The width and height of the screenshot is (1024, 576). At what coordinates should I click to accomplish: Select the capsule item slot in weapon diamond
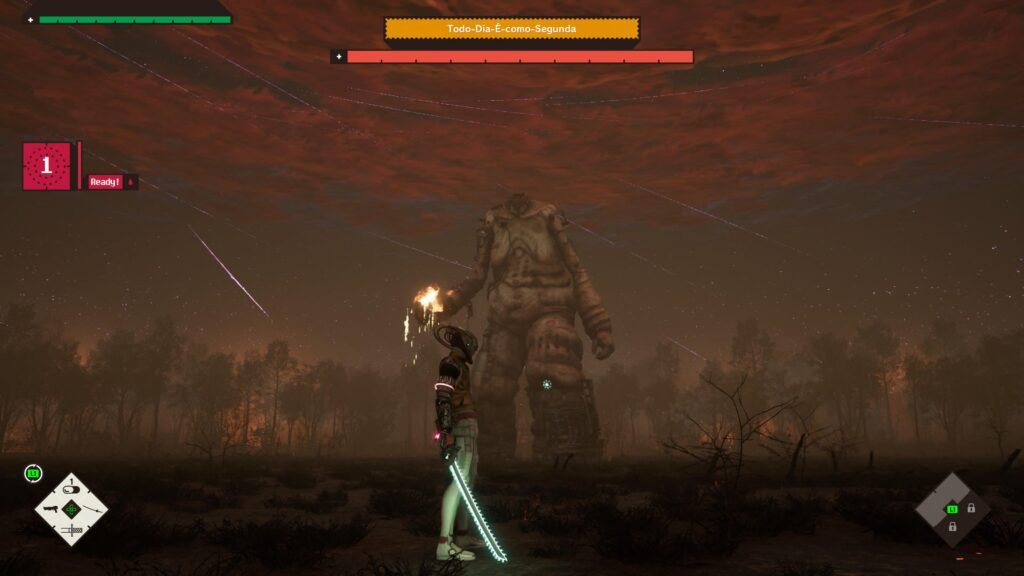tap(71, 490)
